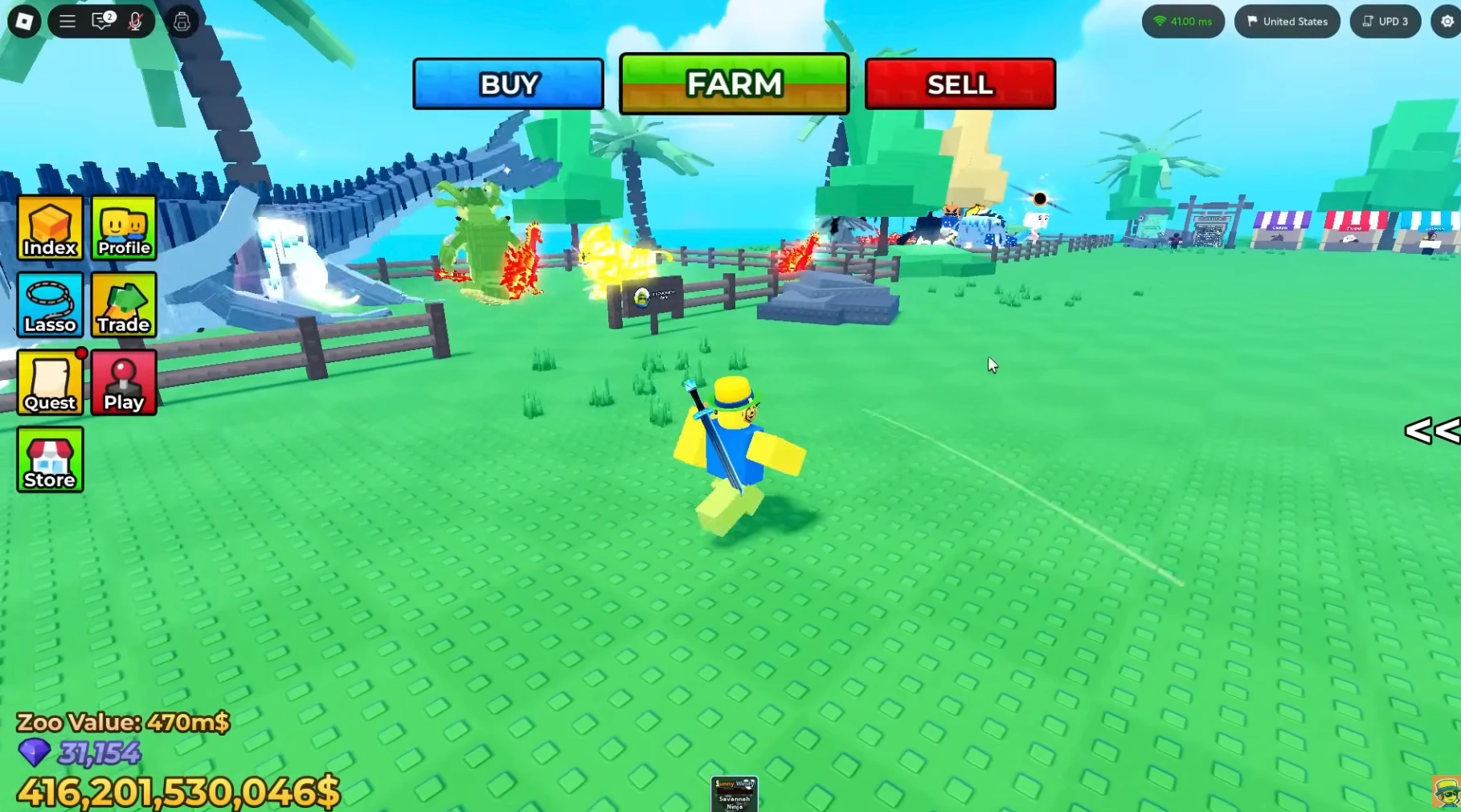The image size is (1461, 812).
Task: Expand the Roblox hamburger menu
Action: (68, 22)
